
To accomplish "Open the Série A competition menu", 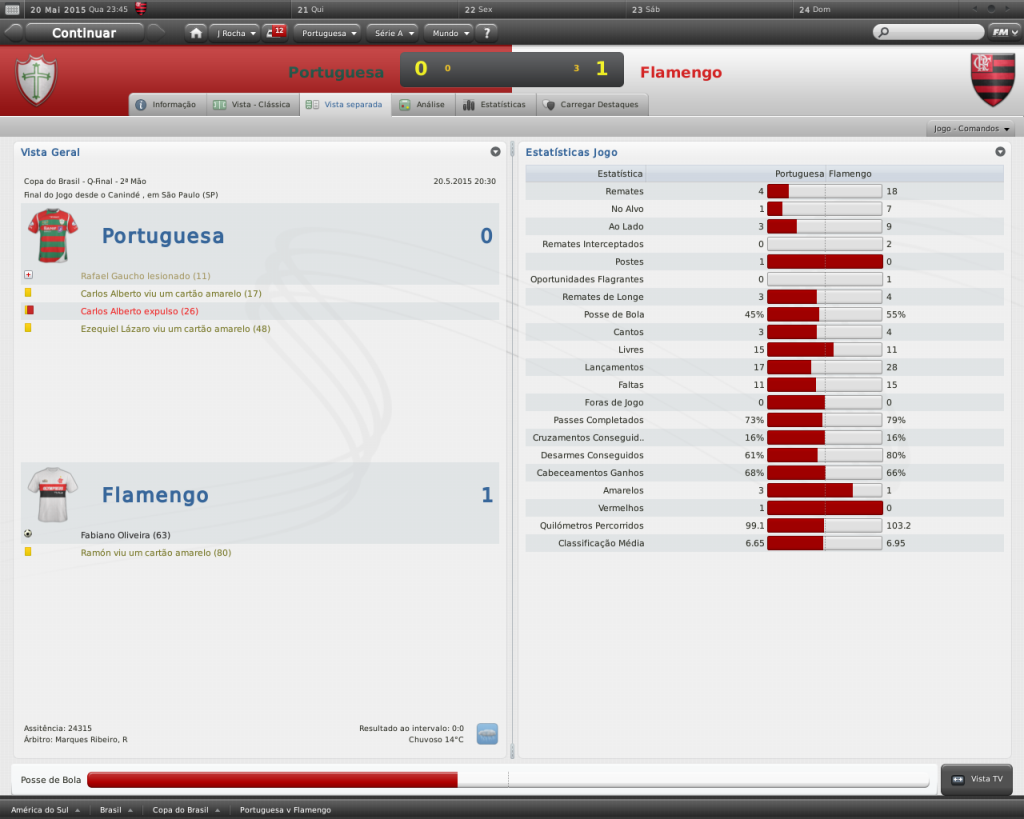I will coord(392,33).
